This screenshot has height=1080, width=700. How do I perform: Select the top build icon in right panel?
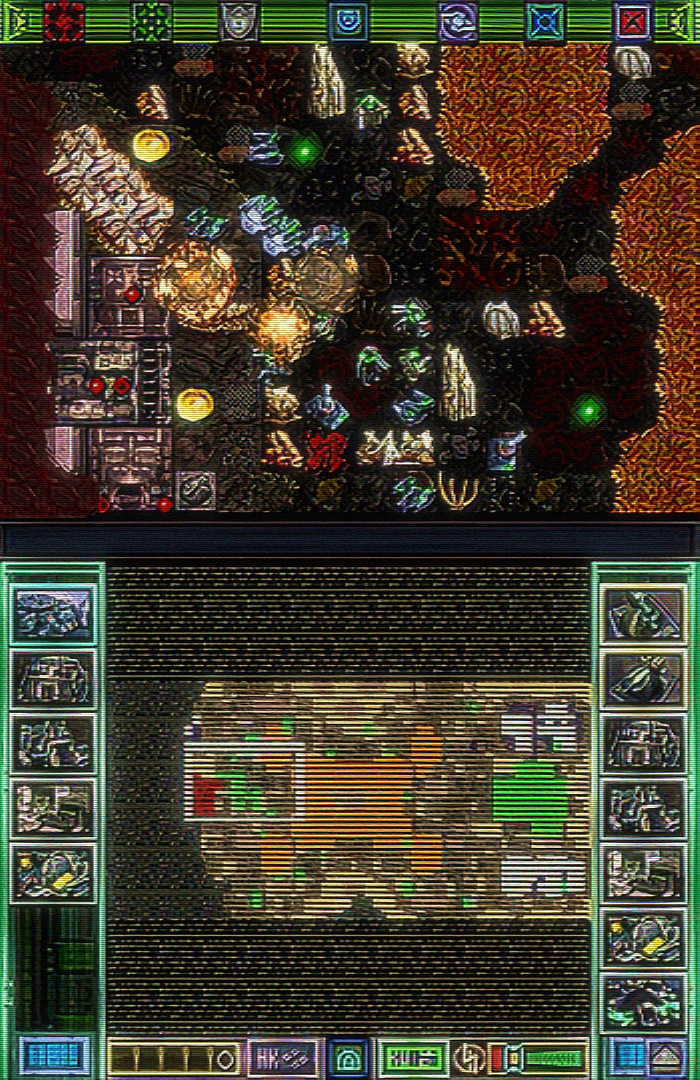(x=645, y=614)
